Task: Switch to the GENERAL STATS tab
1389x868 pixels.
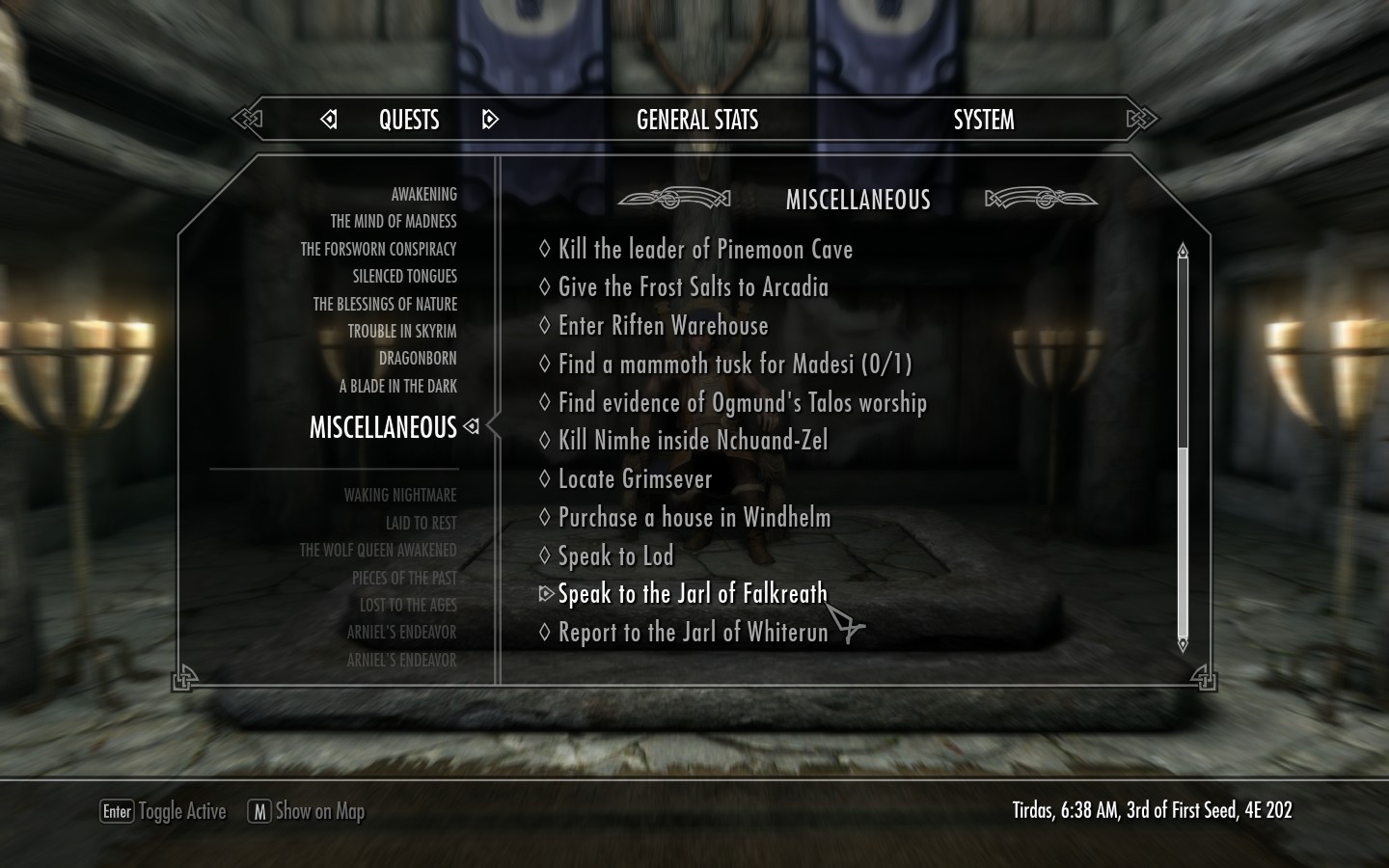Action: point(696,119)
